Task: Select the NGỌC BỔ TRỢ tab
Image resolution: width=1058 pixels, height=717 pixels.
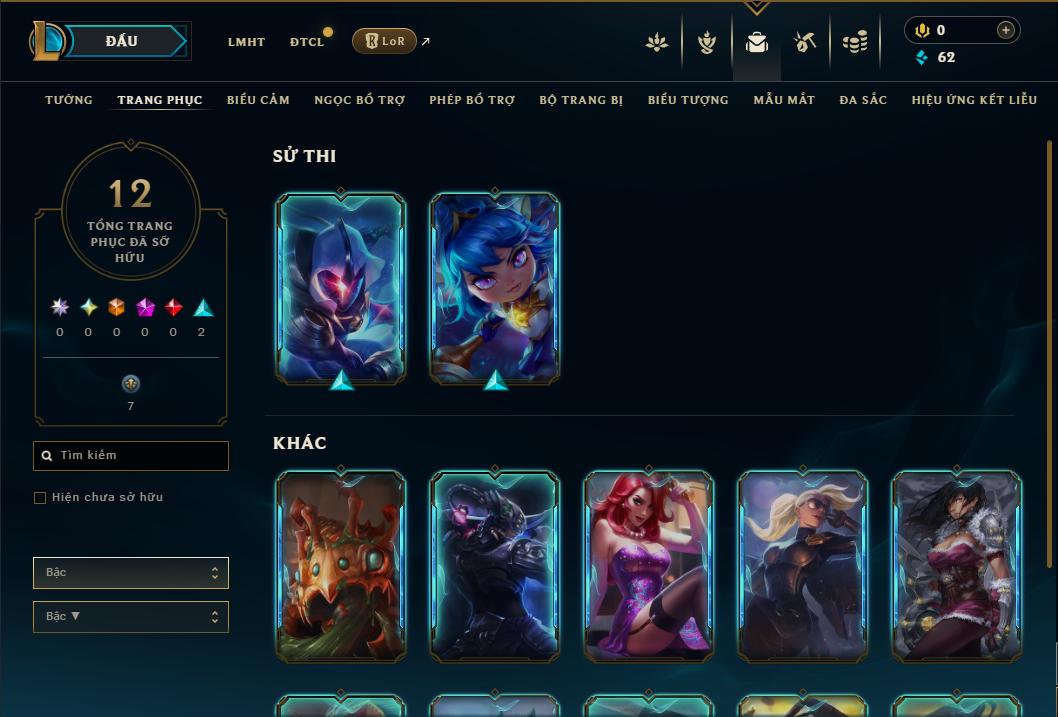Action: pyautogui.click(x=359, y=100)
